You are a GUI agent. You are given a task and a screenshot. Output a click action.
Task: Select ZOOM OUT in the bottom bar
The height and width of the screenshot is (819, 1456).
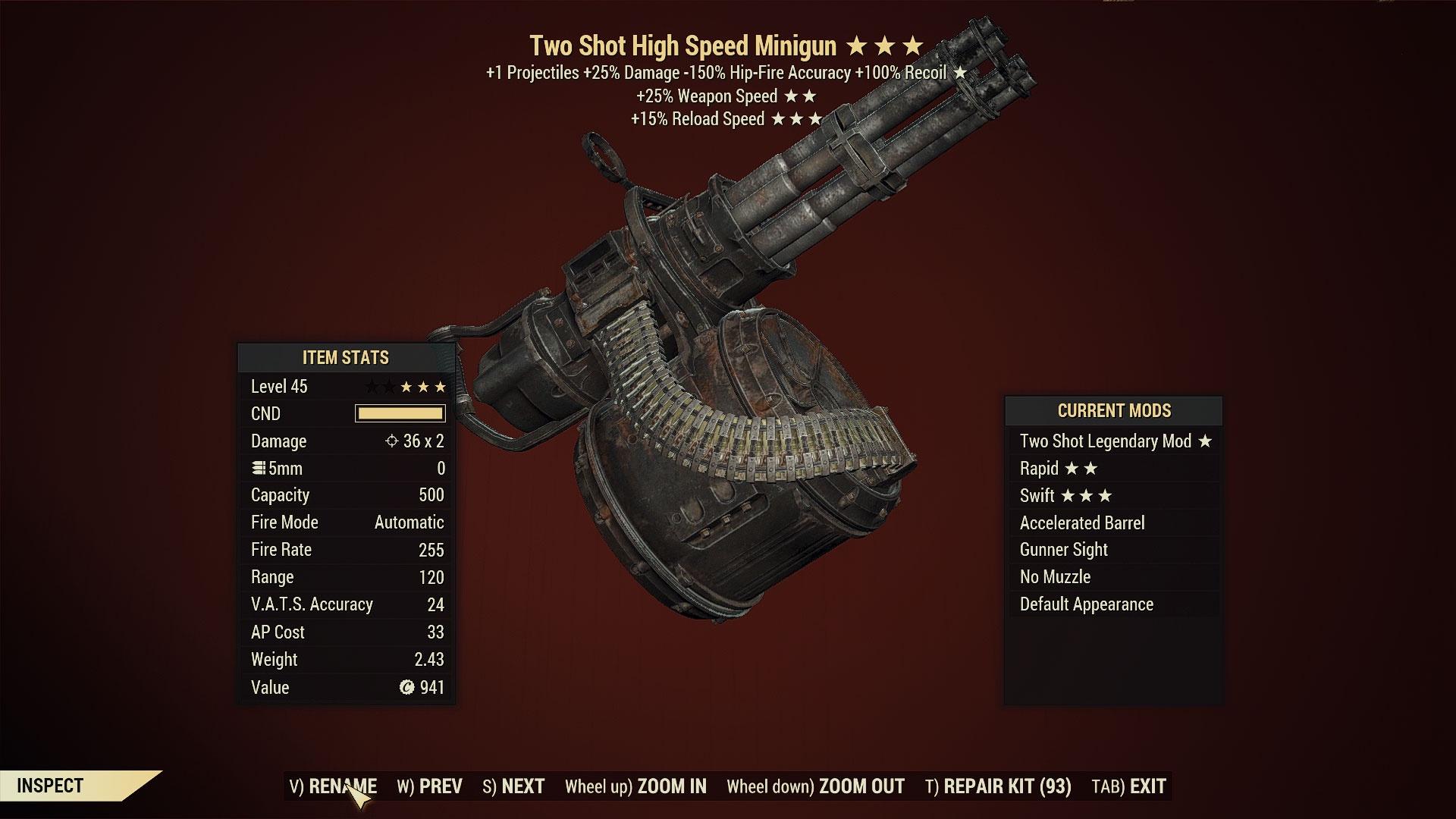[815, 786]
